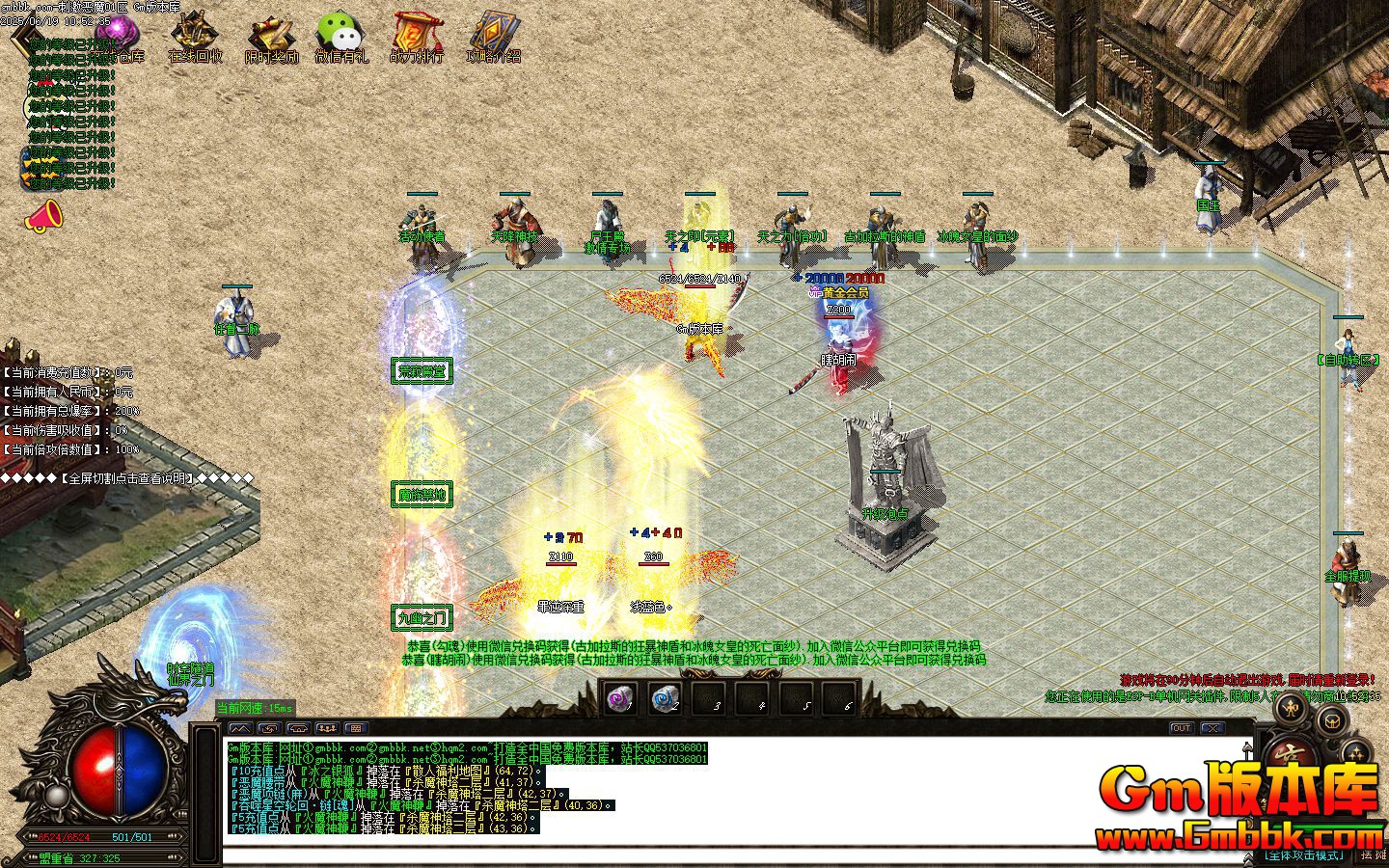Select the skill in hotbar slot 2
Viewport: 1389px width, 868px height.
(666, 698)
